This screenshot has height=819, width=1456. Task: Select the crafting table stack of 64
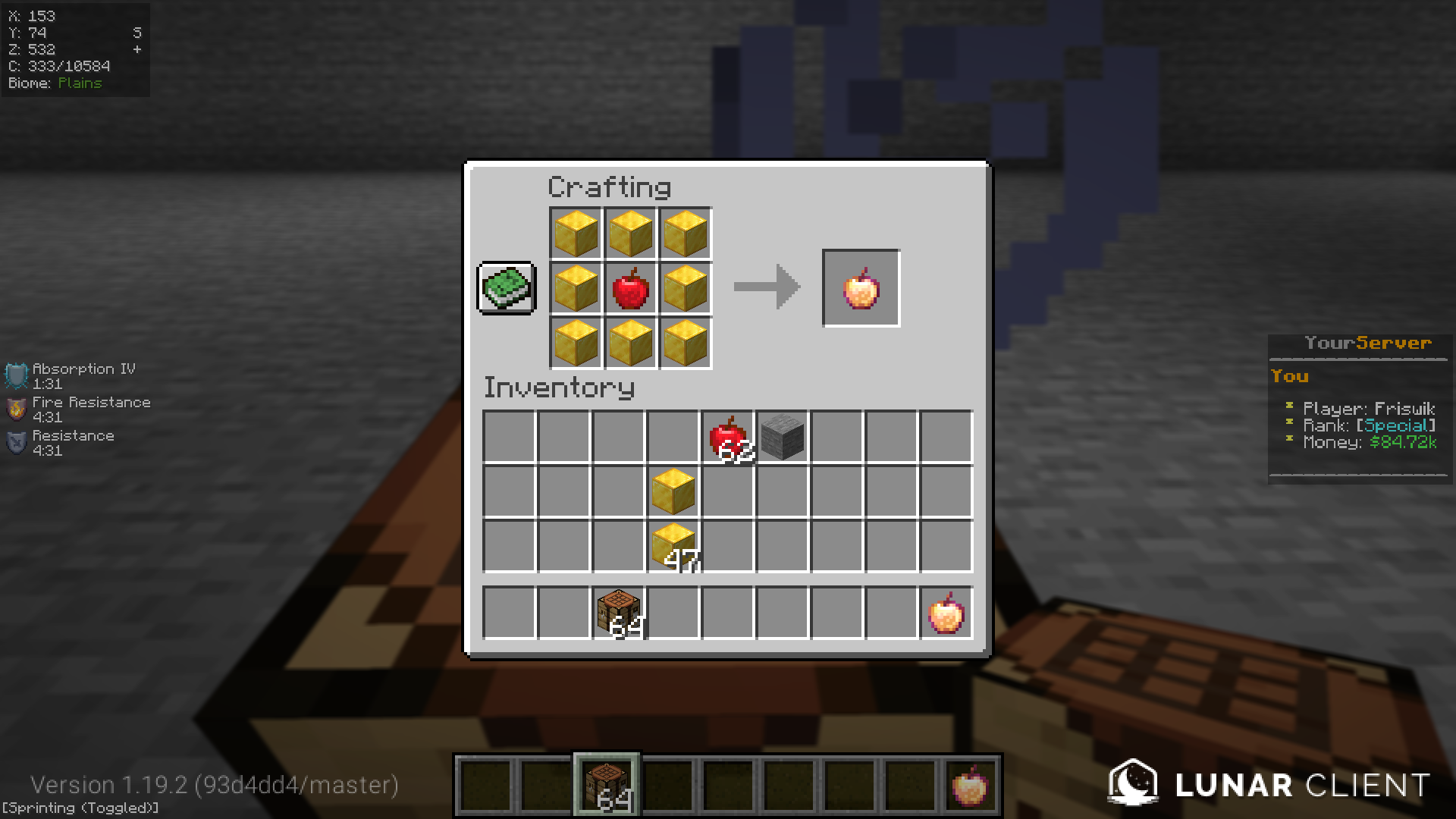[617, 612]
